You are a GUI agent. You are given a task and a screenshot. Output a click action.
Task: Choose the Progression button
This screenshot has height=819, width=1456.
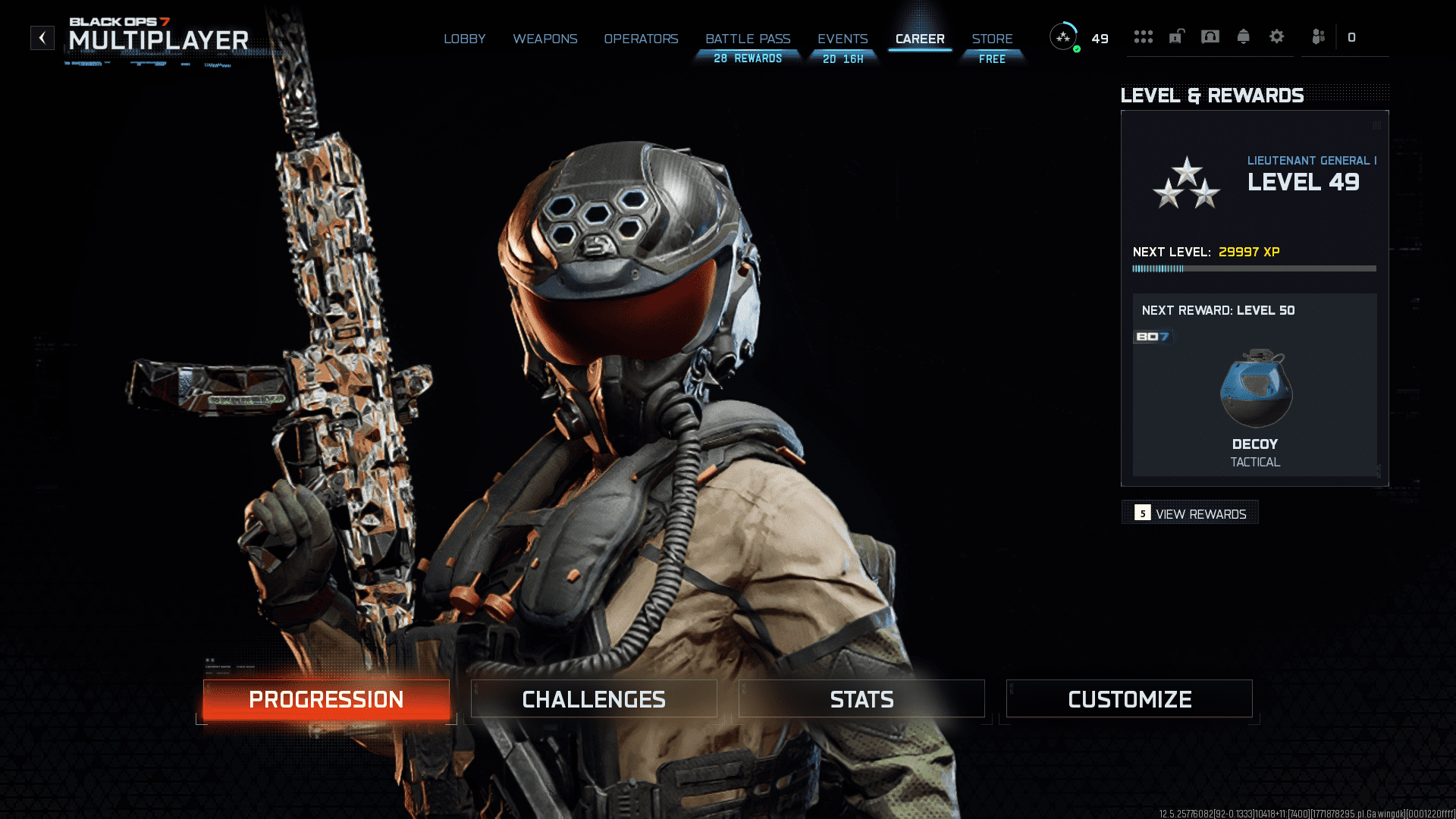[326, 699]
